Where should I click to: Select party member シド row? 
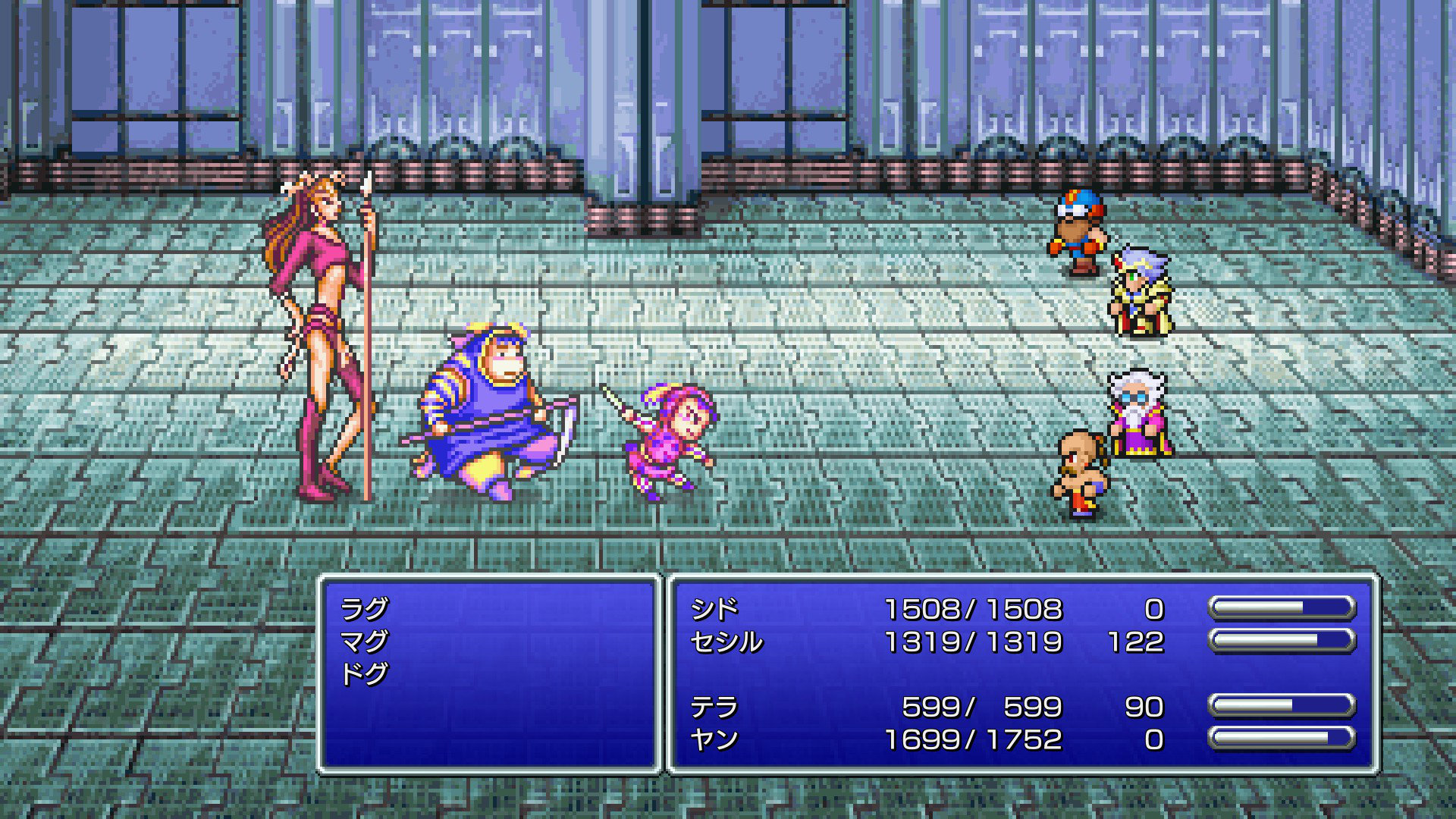coord(714,609)
